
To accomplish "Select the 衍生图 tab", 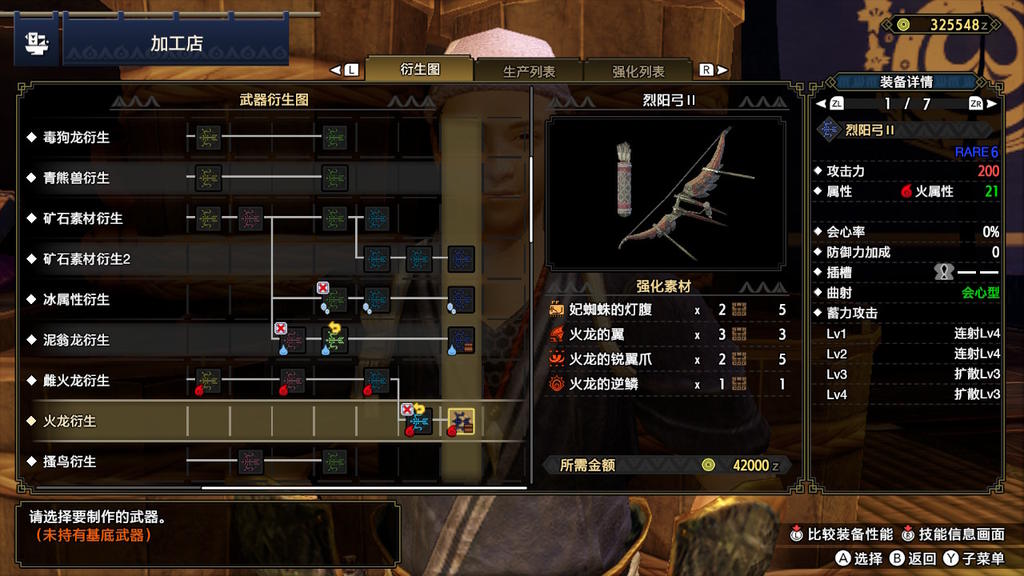I will pos(420,69).
